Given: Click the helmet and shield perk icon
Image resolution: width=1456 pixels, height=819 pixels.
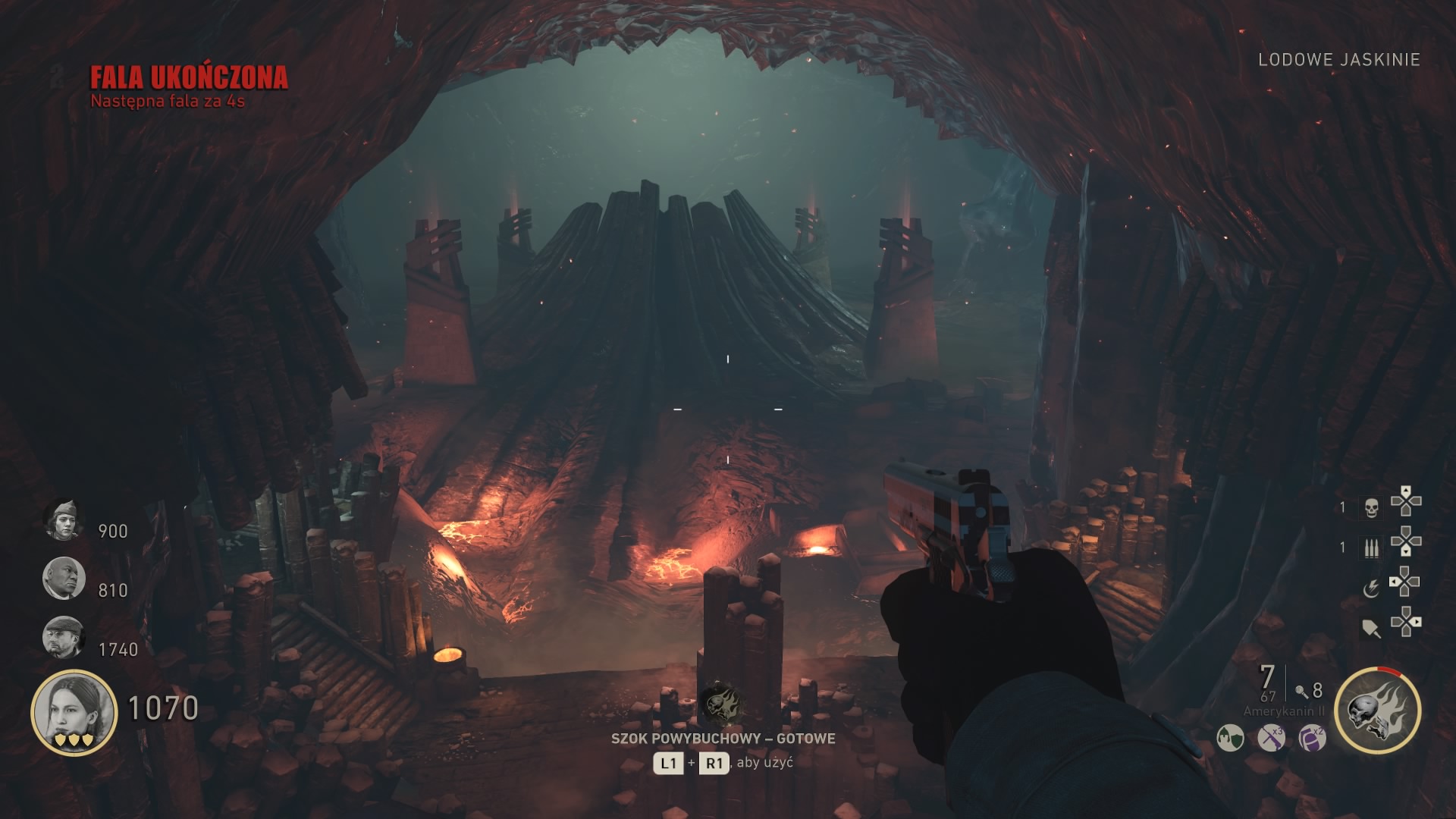Looking at the screenshot, I should click(1230, 737).
